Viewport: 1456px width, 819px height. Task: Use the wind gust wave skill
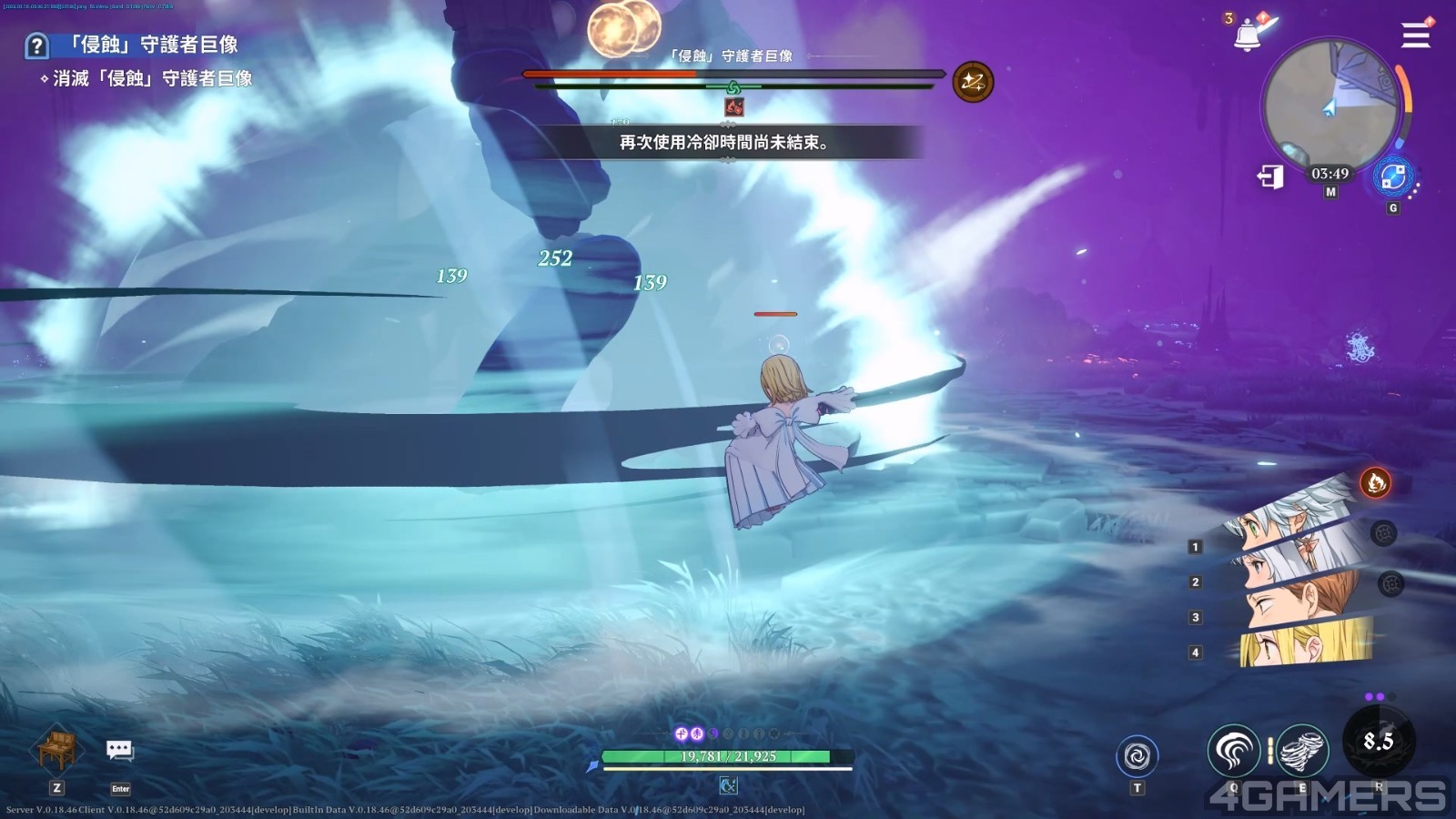point(1233,751)
